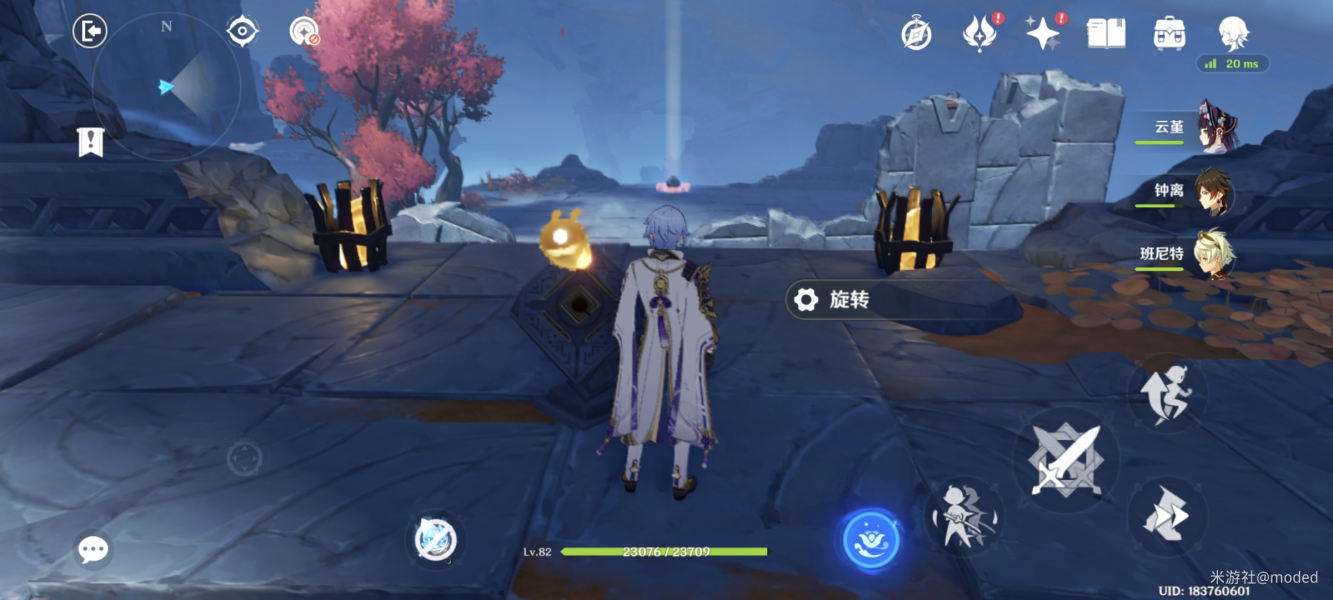The width and height of the screenshot is (1333, 600).
Task: Open the four-point star wish icon
Action: tap(1043, 34)
